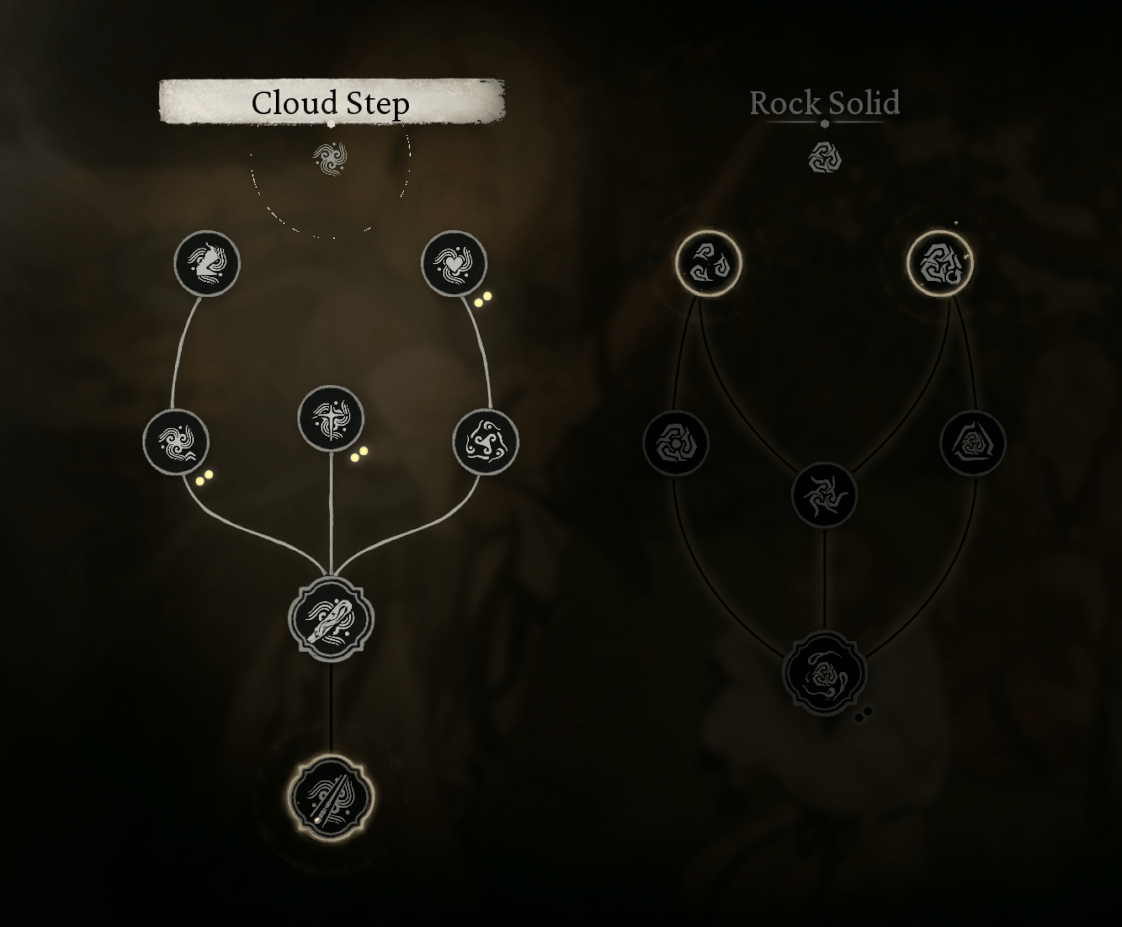Select the dim pinwheel node in Rock Solid

tap(824, 494)
